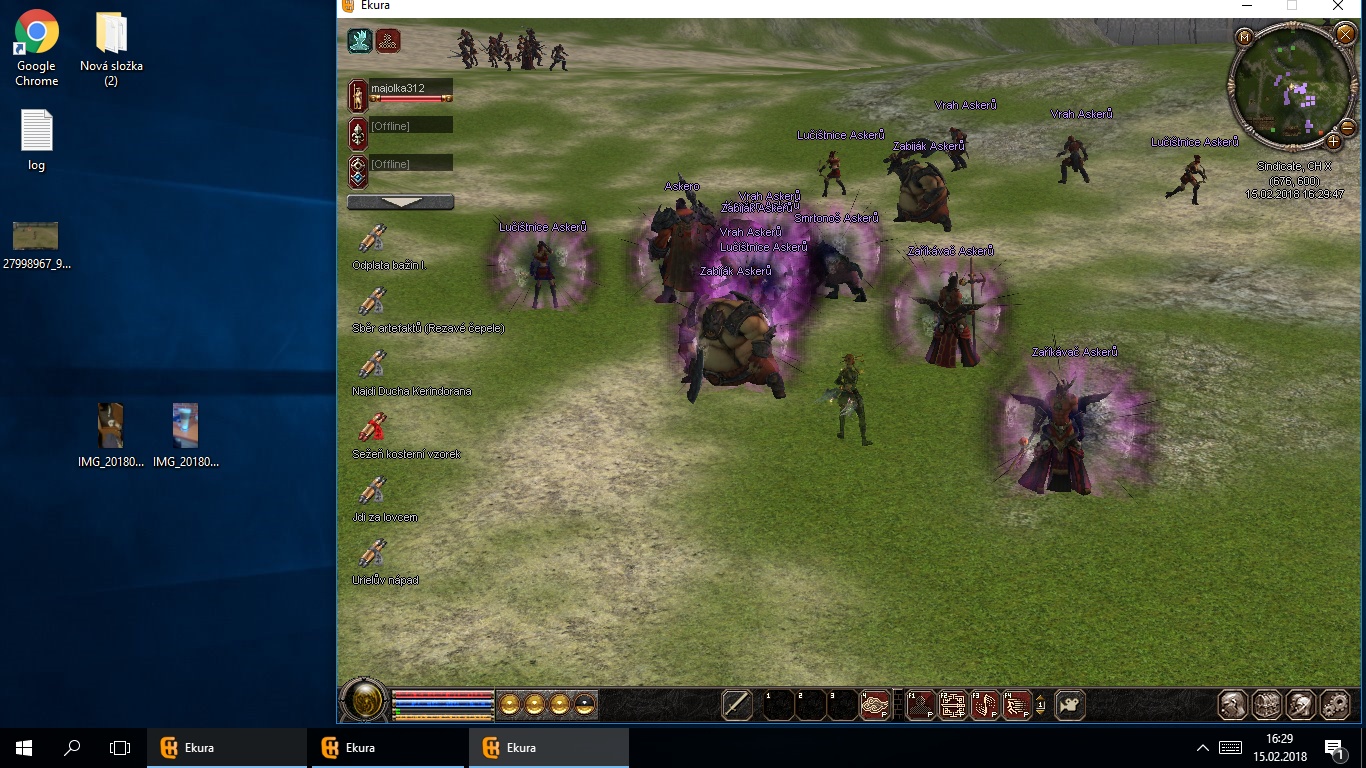1366x768 pixels.
Task: Toggle the camera mode button
Action: point(1070,705)
